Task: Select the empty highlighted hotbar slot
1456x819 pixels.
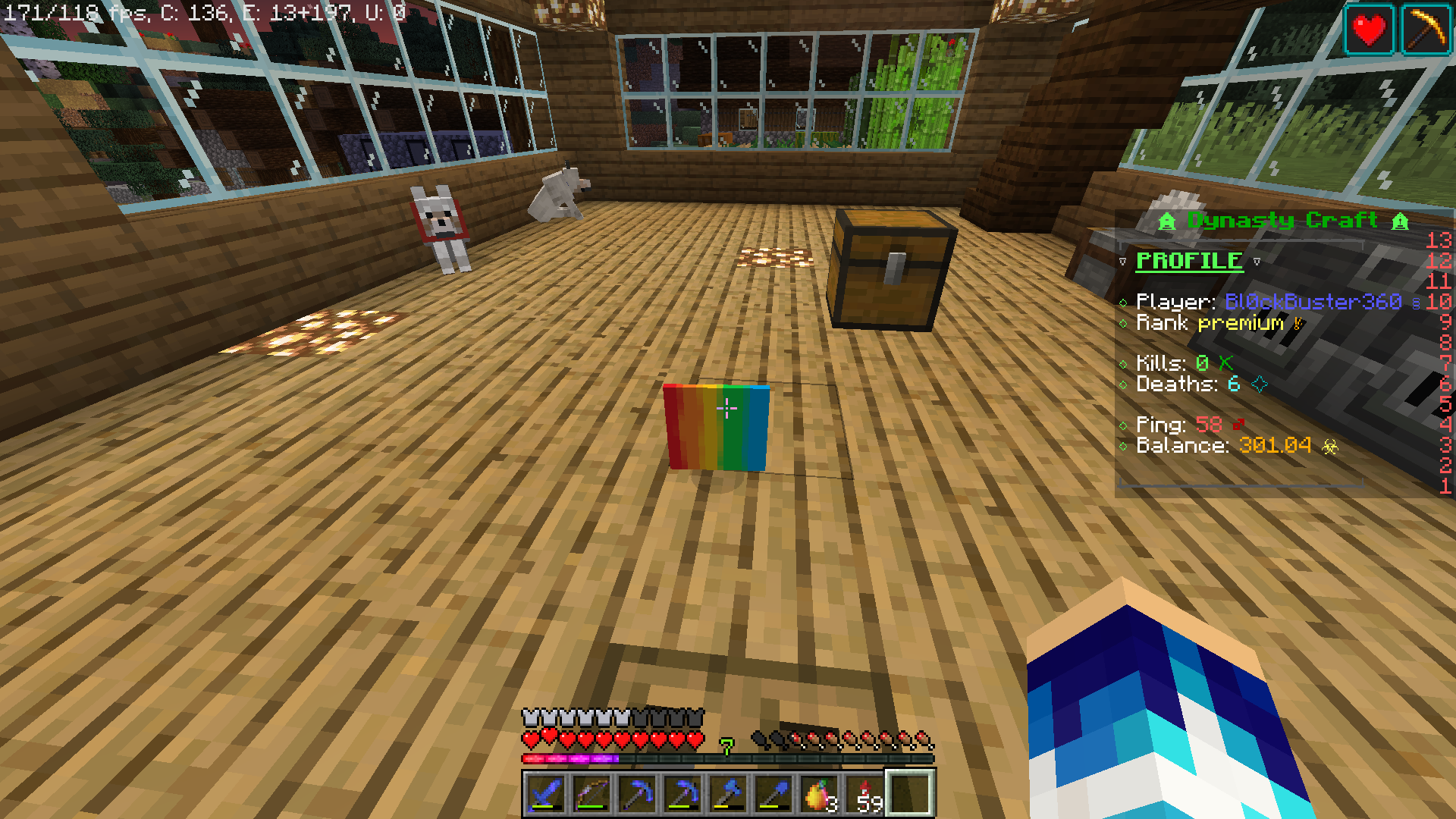Action: (x=910, y=794)
